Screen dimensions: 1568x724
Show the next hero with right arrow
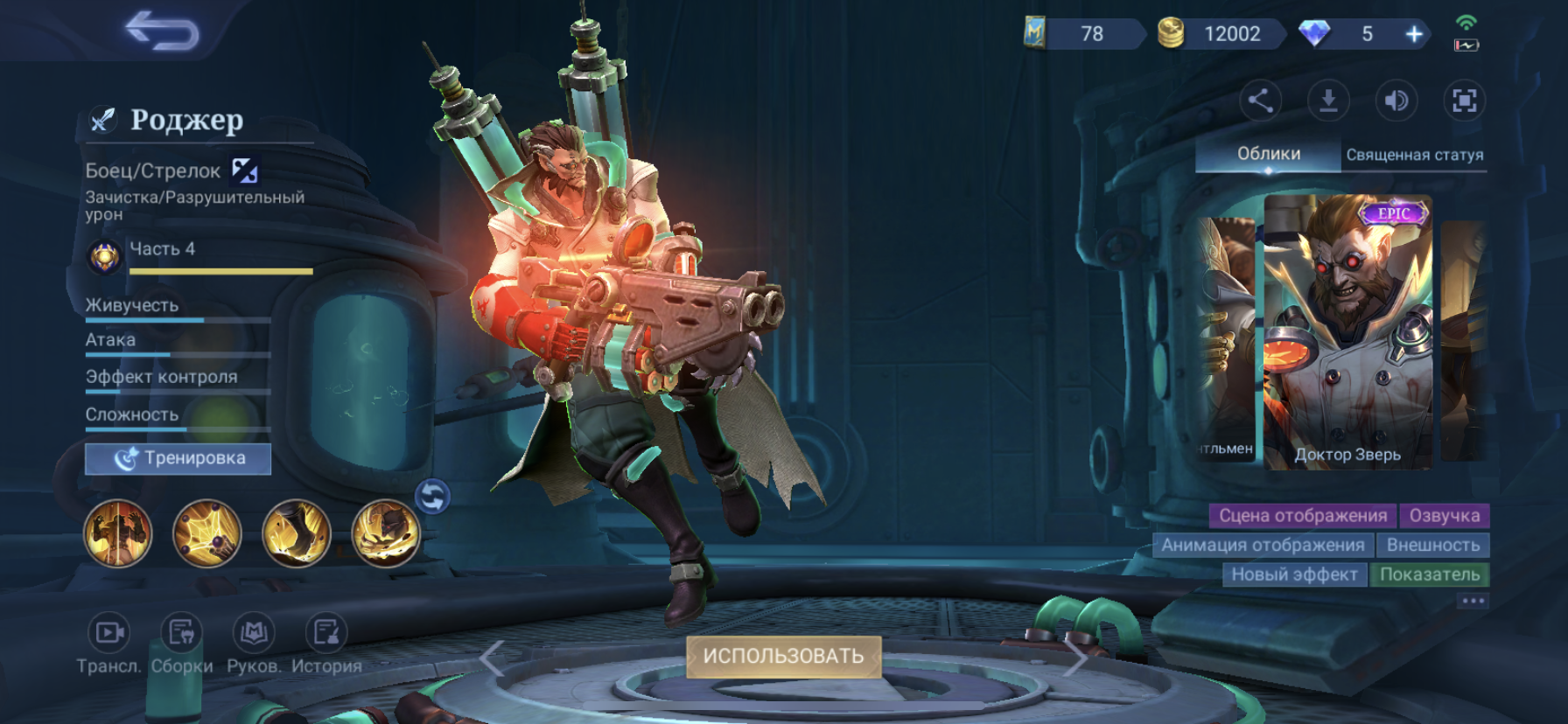[x=1076, y=656]
